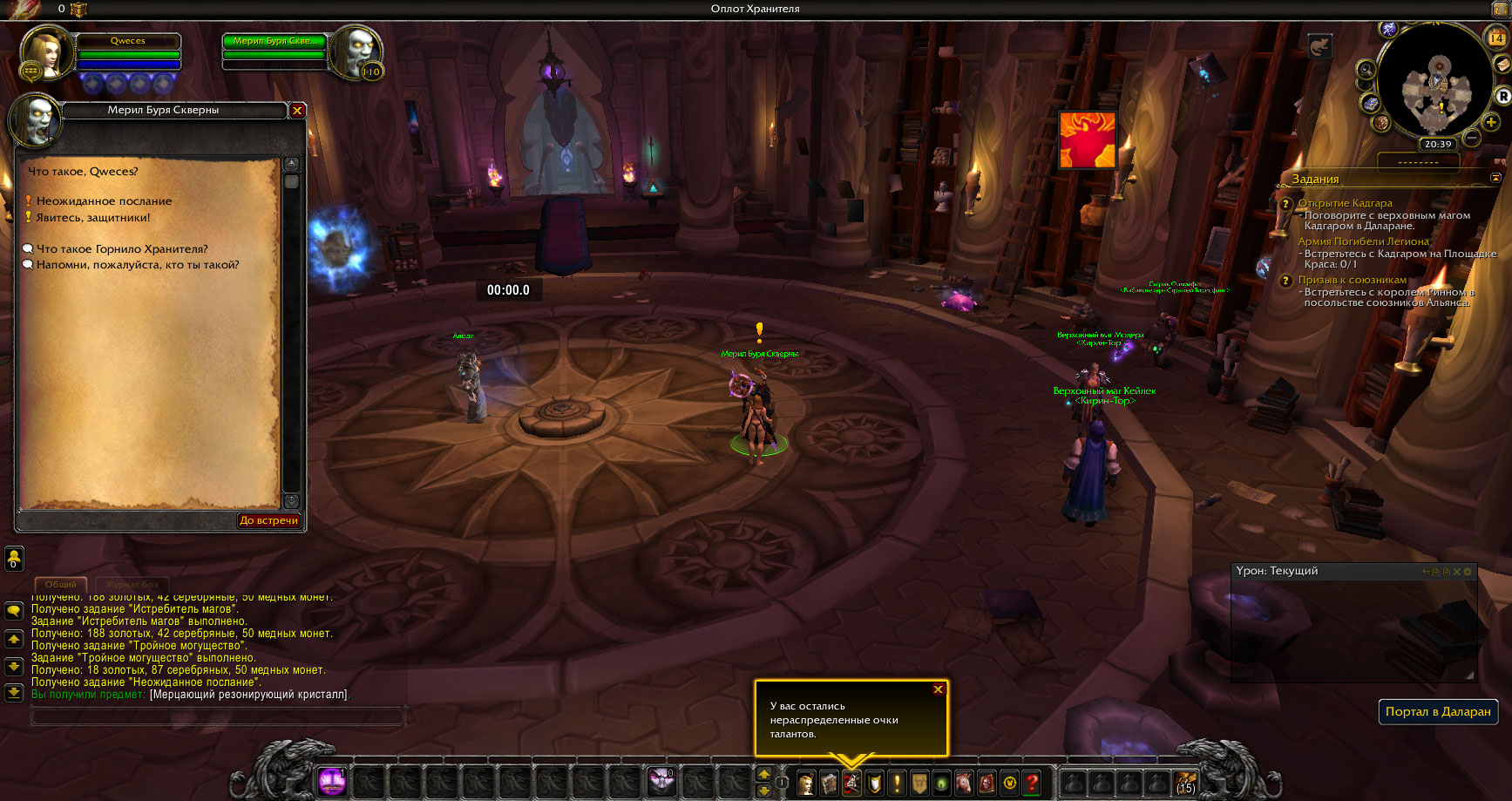Choose the 'Неожиданное послание' quest option
This screenshot has width=1512, height=801.
point(104,201)
